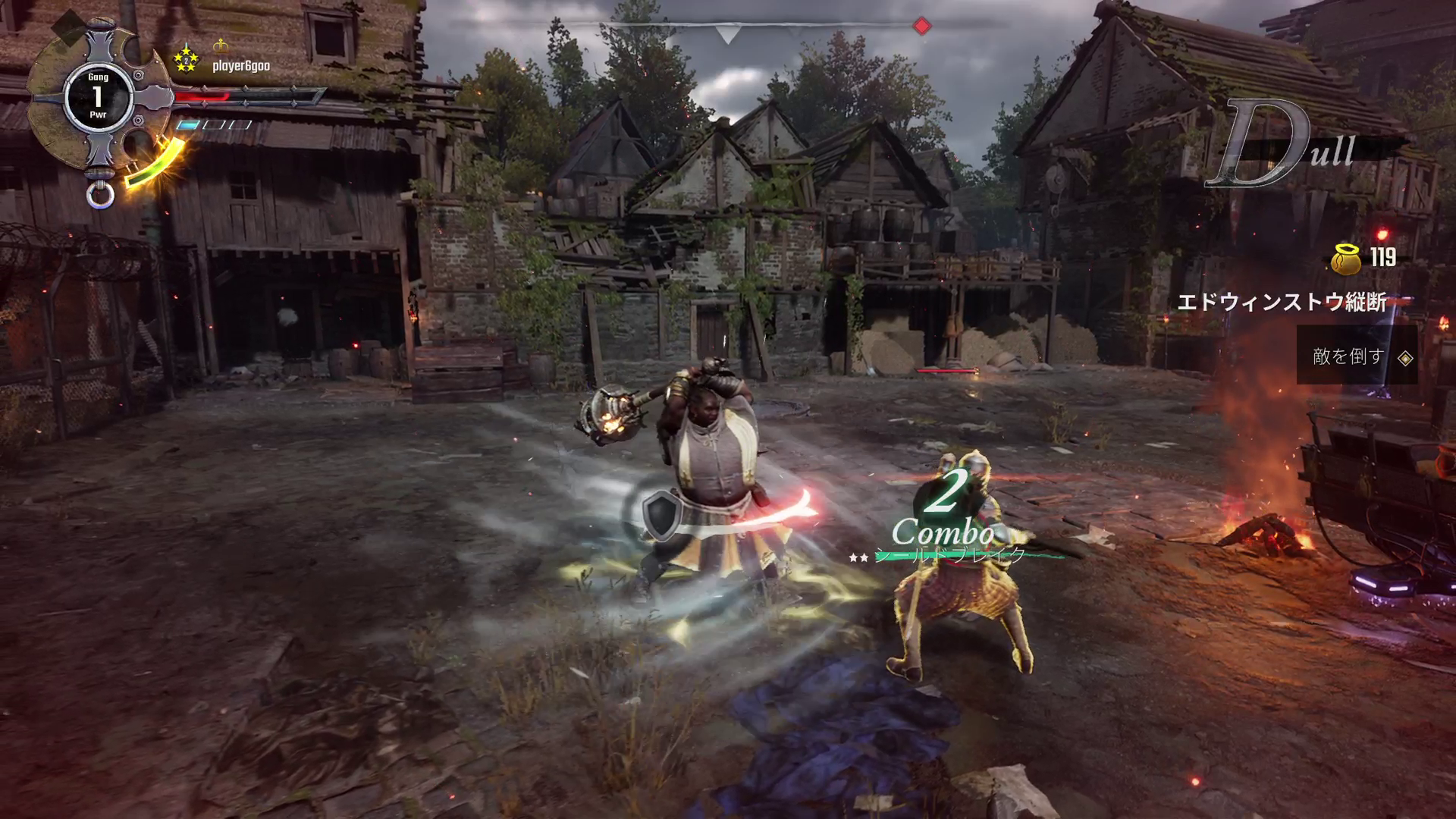Open the 敵を倒す objective tracker

pyautogui.click(x=1357, y=356)
